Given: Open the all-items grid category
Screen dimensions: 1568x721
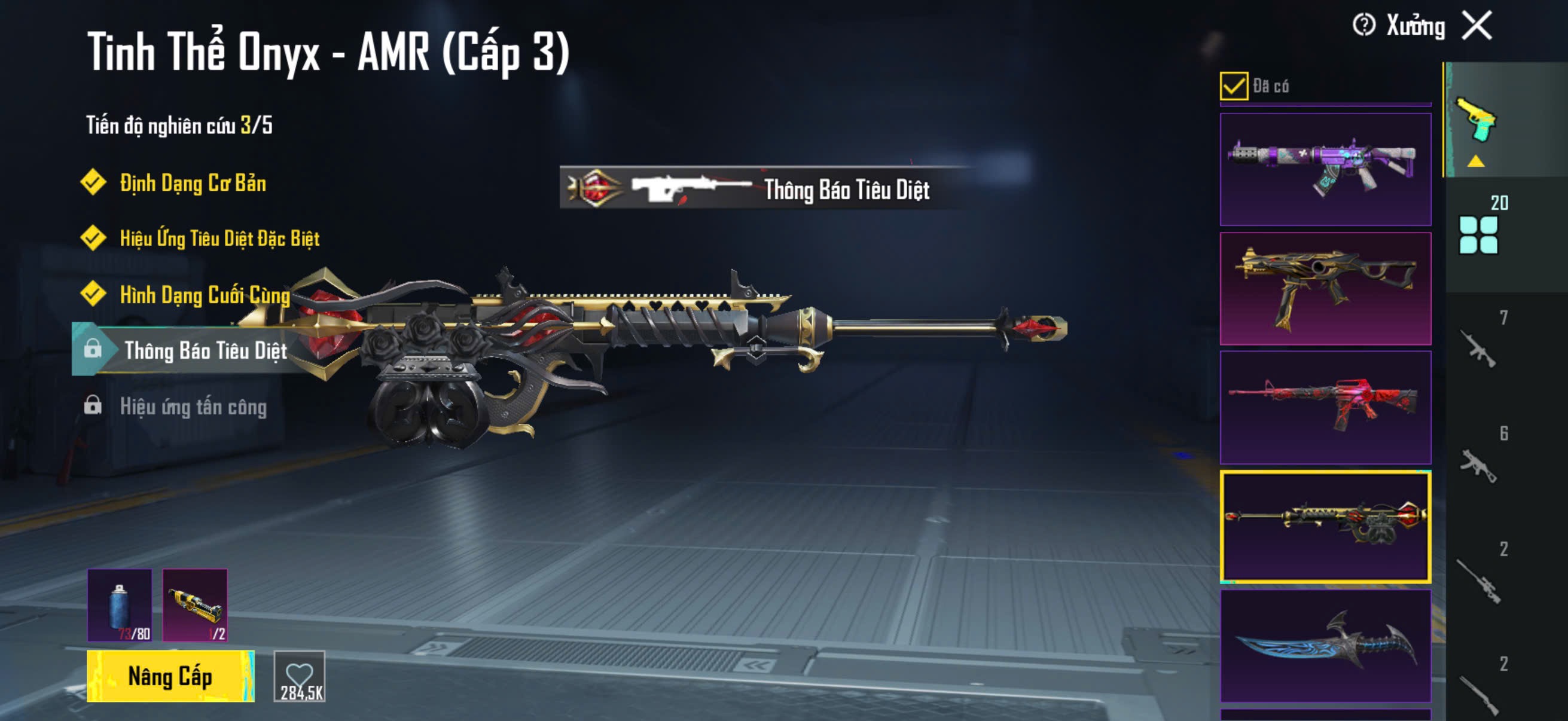Looking at the screenshot, I should (1478, 234).
